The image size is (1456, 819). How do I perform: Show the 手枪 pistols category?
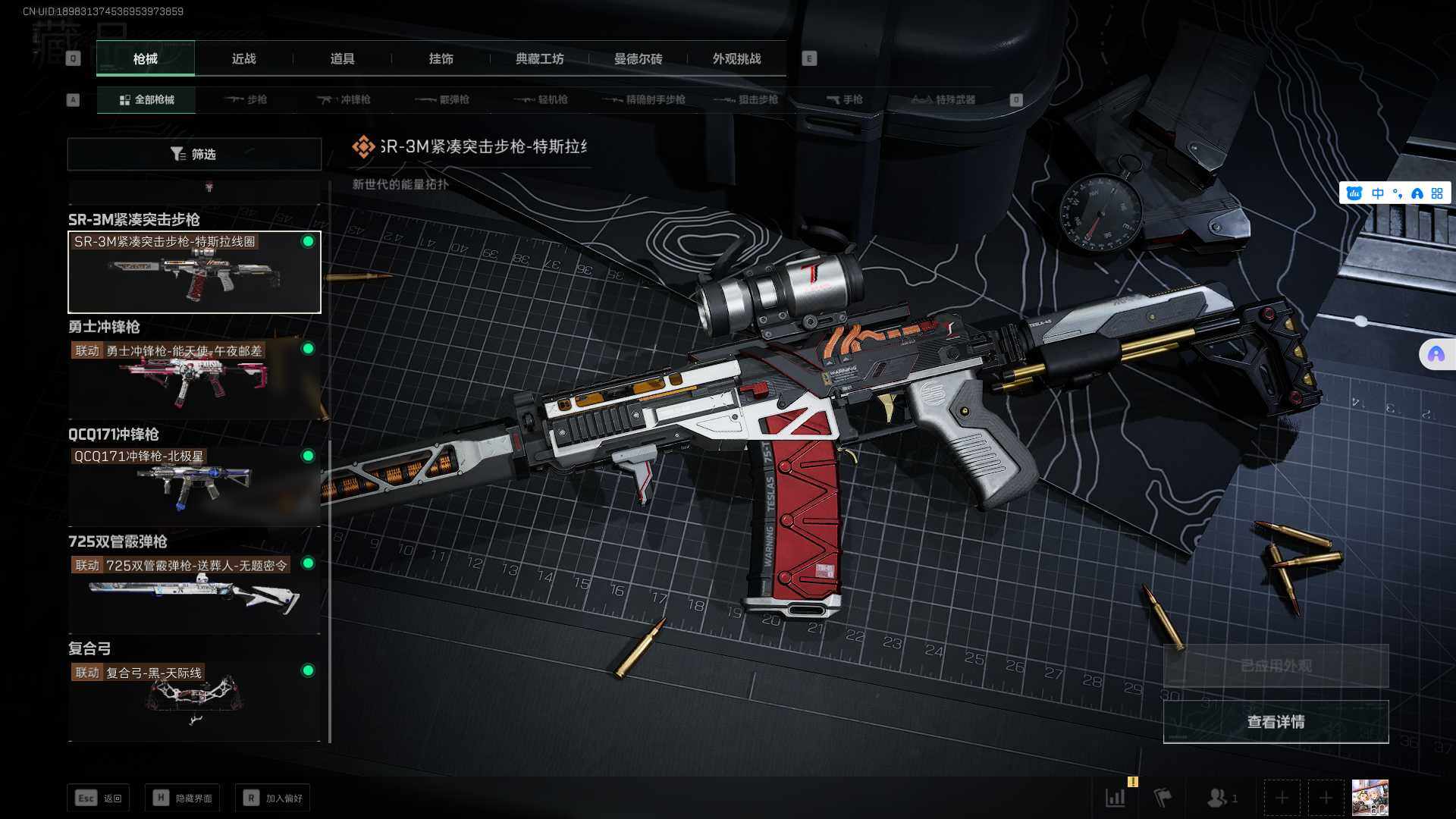click(x=845, y=100)
